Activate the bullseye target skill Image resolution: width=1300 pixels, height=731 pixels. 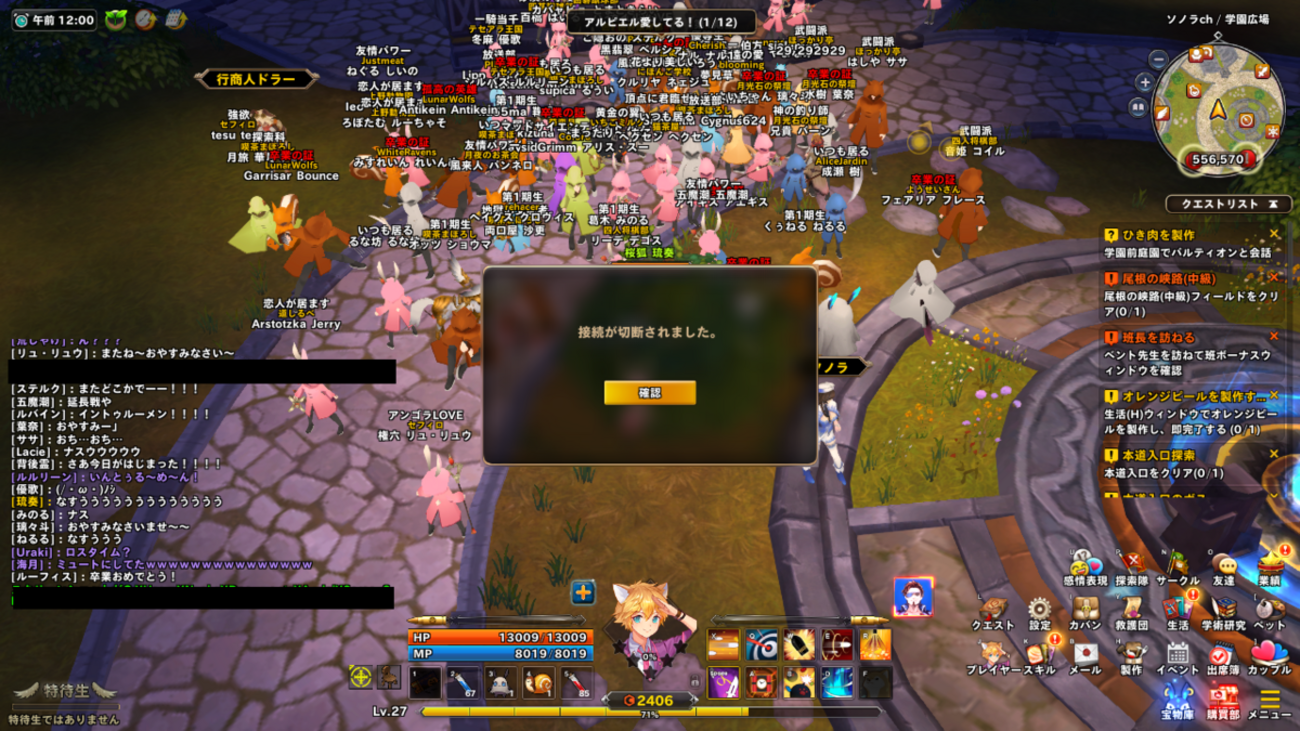click(x=761, y=645)
